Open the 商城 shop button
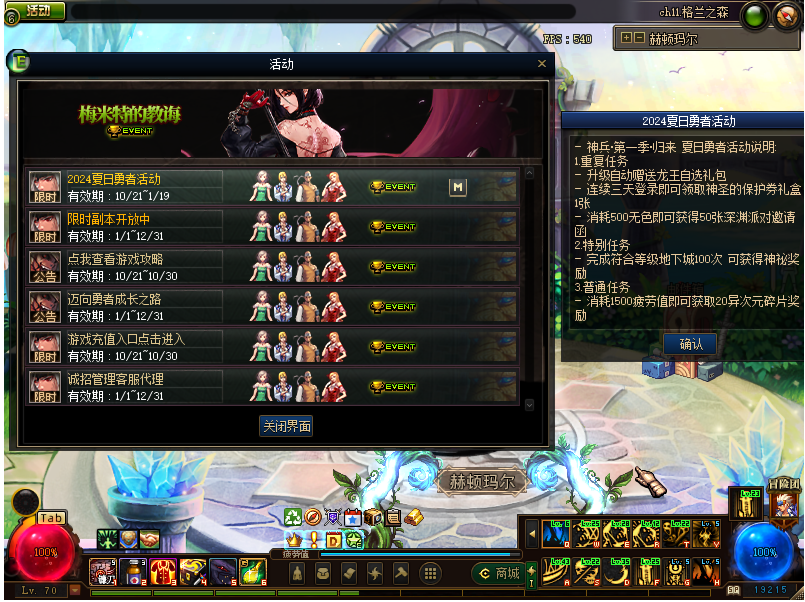The height and width of the screenshot is (602, 805). pos(498,573)
